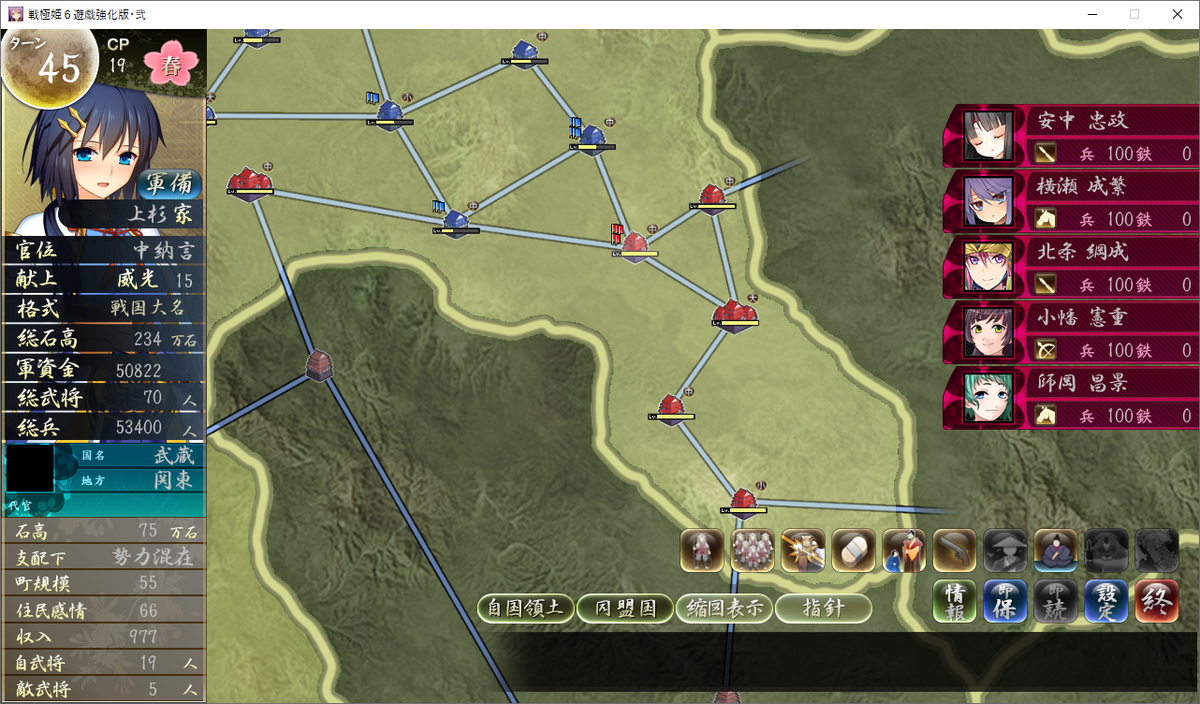Image resolution: width=1200 pixels, height=704 pixels.
Task: Choose general 北条 綱成 in the roster
Action: click(1070, 267)
